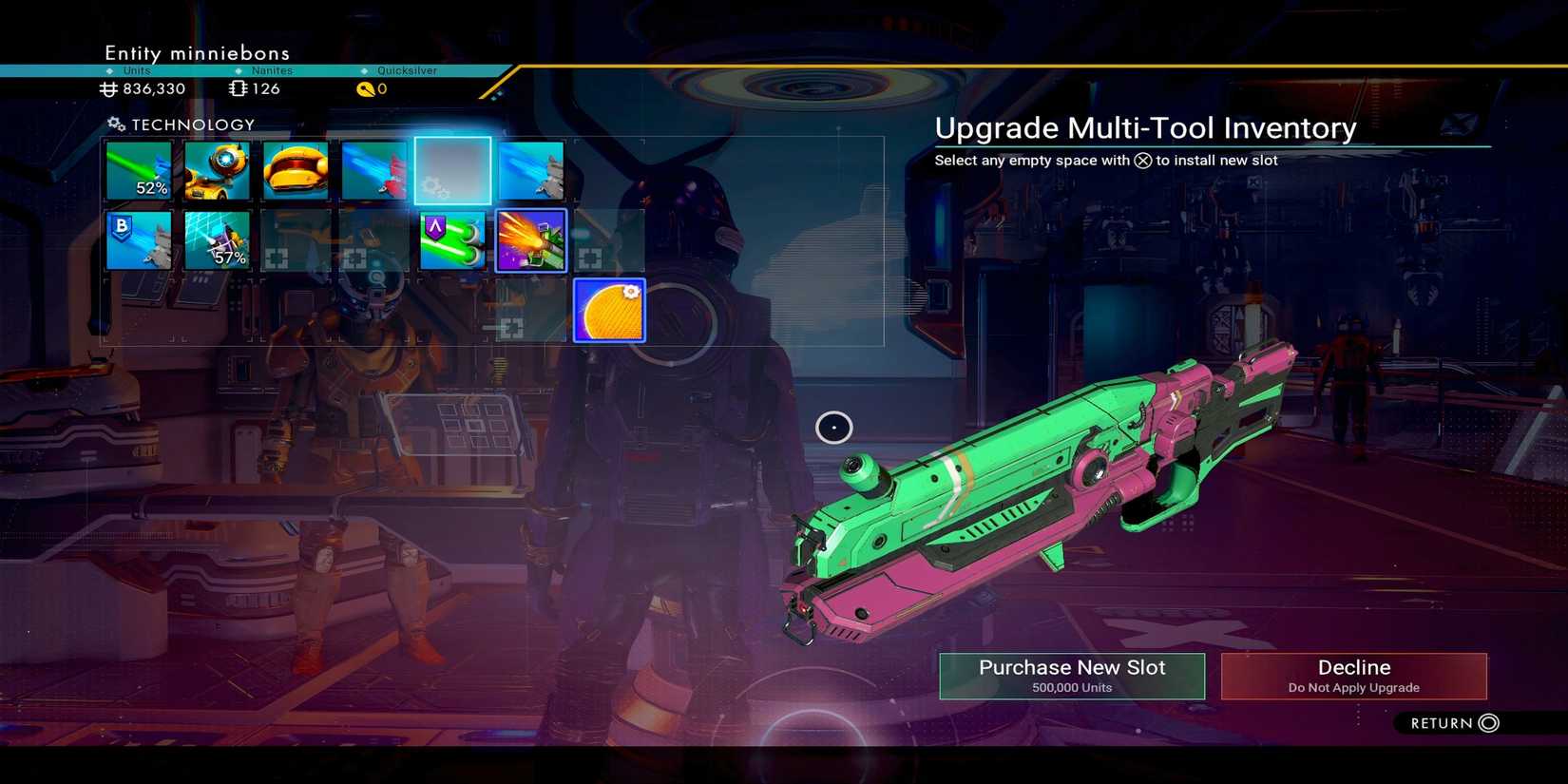
Task: Click the Quicksilver currency counter
Action: 373,88
